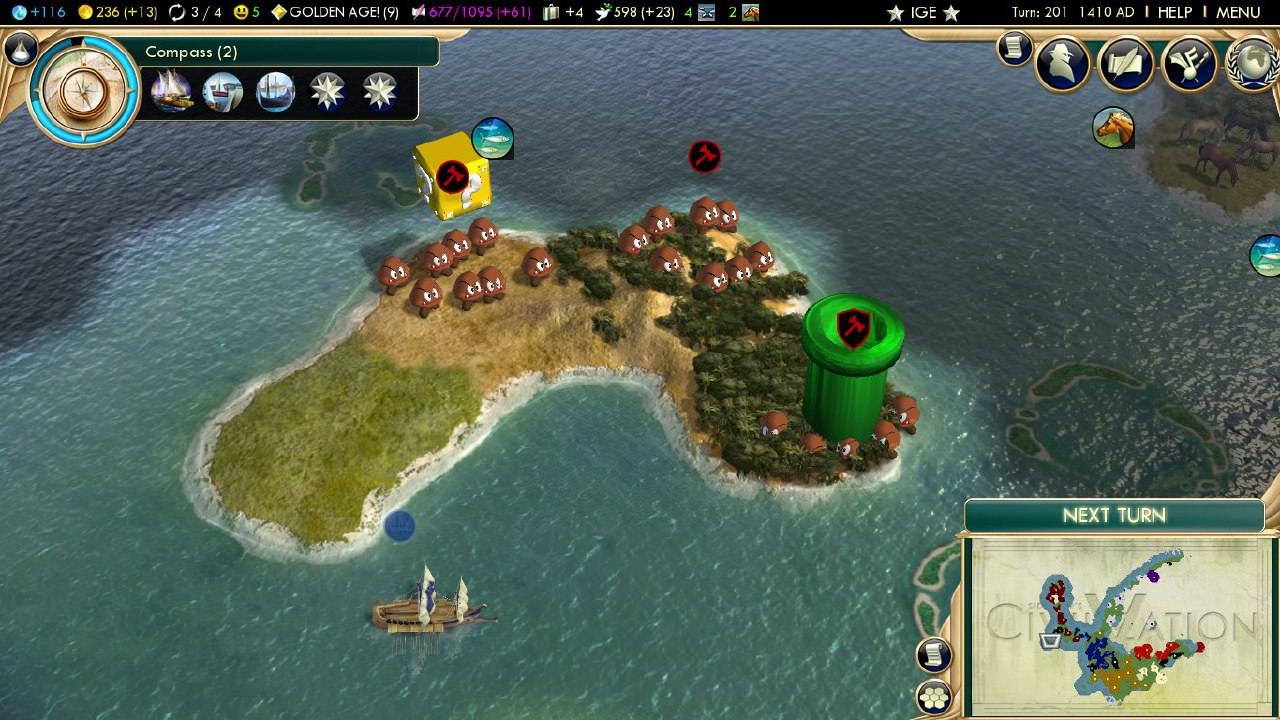Click the Compass research progress dial
The height and width of the screenshot is (720, 1280).
[85, 91]
